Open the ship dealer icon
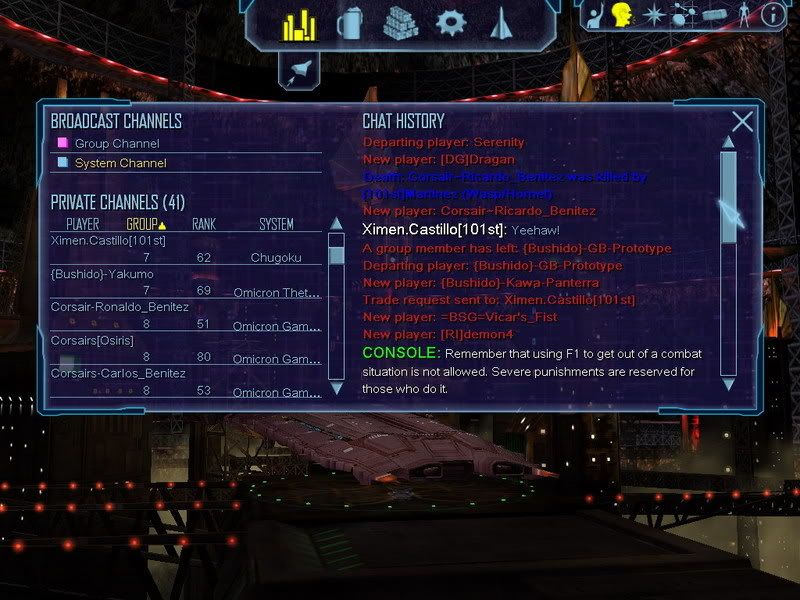The width and height of the screenshot is (800, 600). (x=502, y=23)
